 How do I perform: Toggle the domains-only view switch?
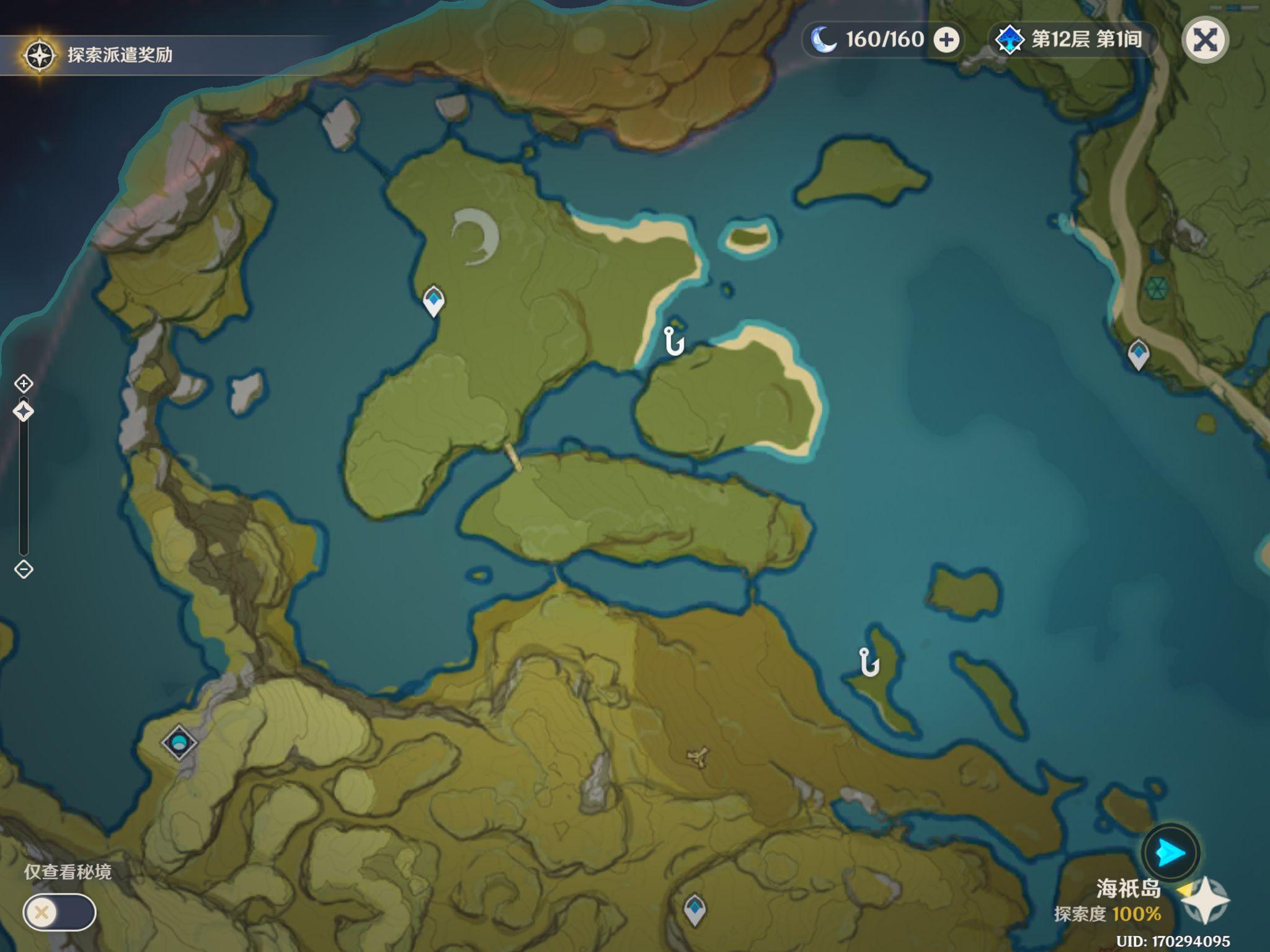point(59,912)
